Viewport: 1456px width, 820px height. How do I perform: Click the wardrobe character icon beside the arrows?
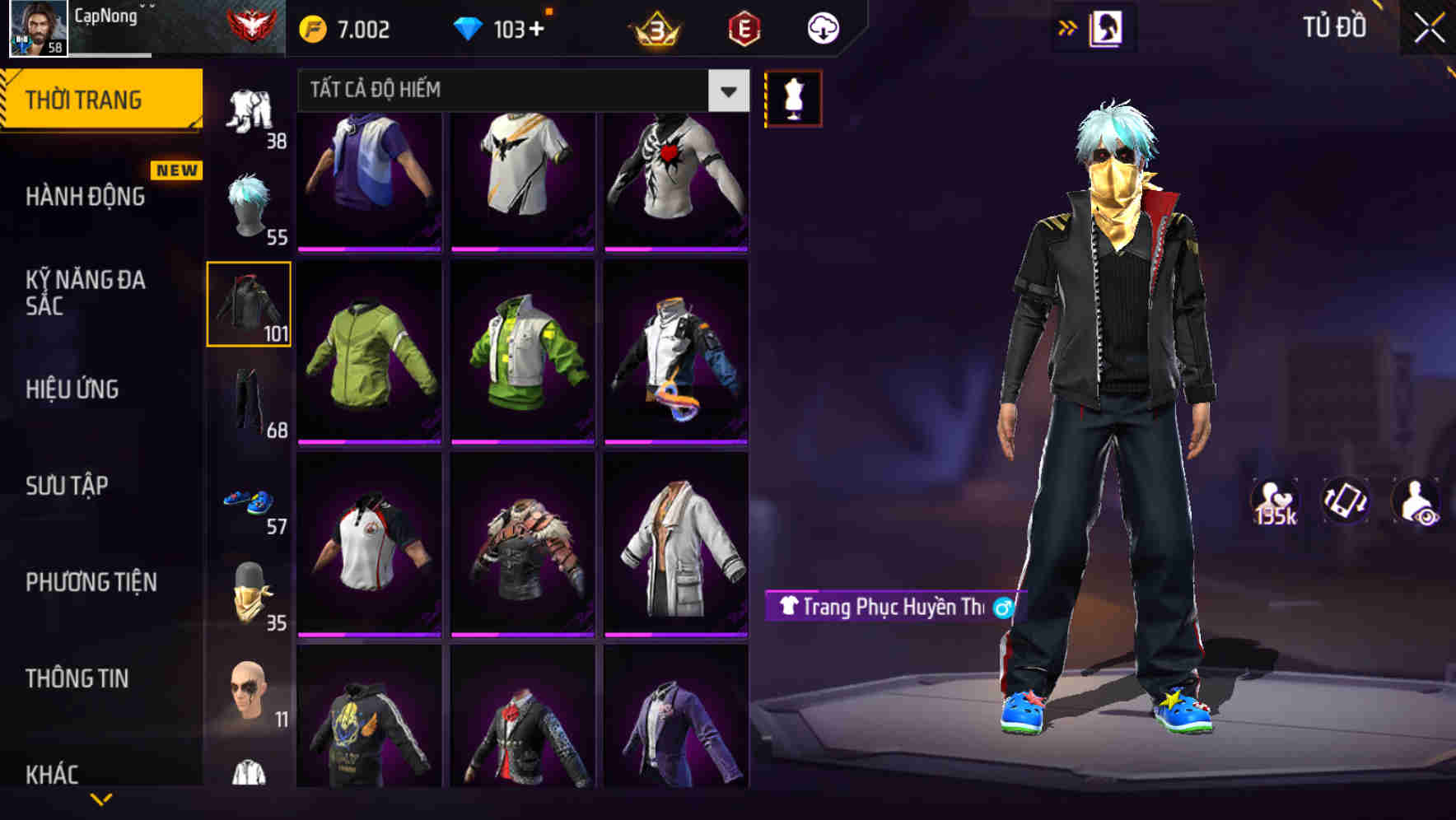pyautogui.click(x=1107, y=27)
